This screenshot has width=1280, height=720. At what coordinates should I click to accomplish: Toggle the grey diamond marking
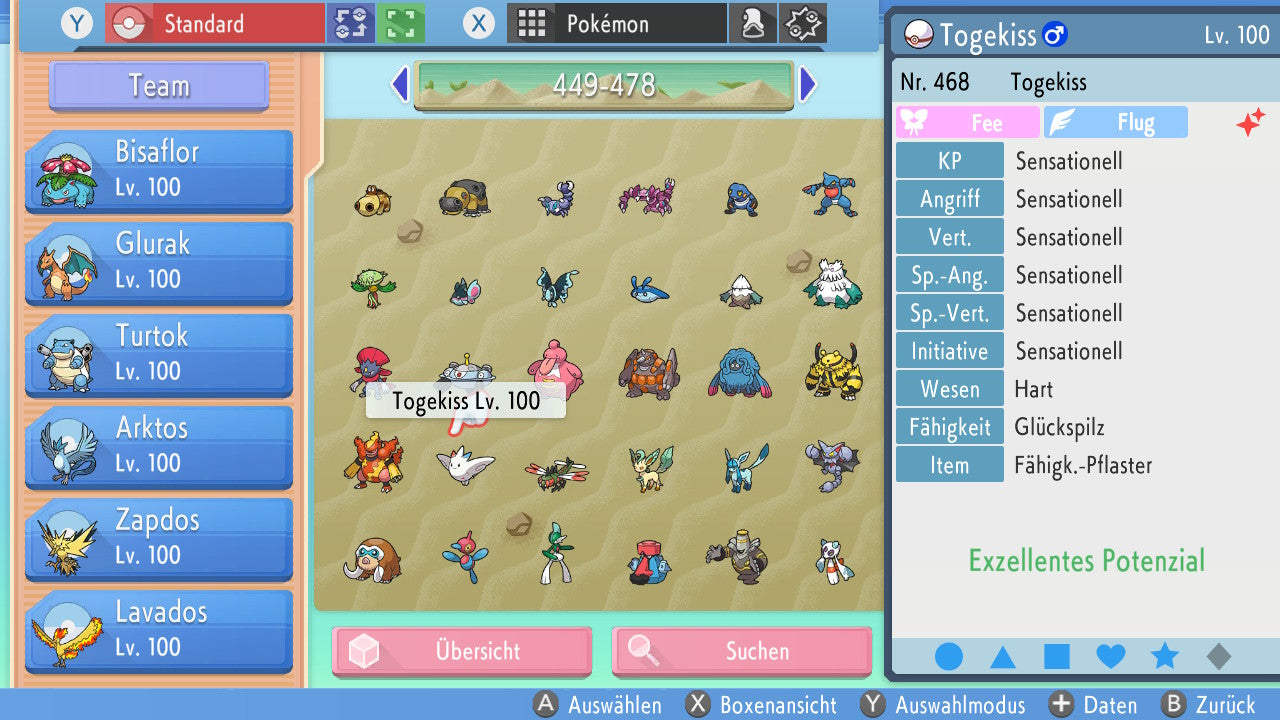point(1219,657)
